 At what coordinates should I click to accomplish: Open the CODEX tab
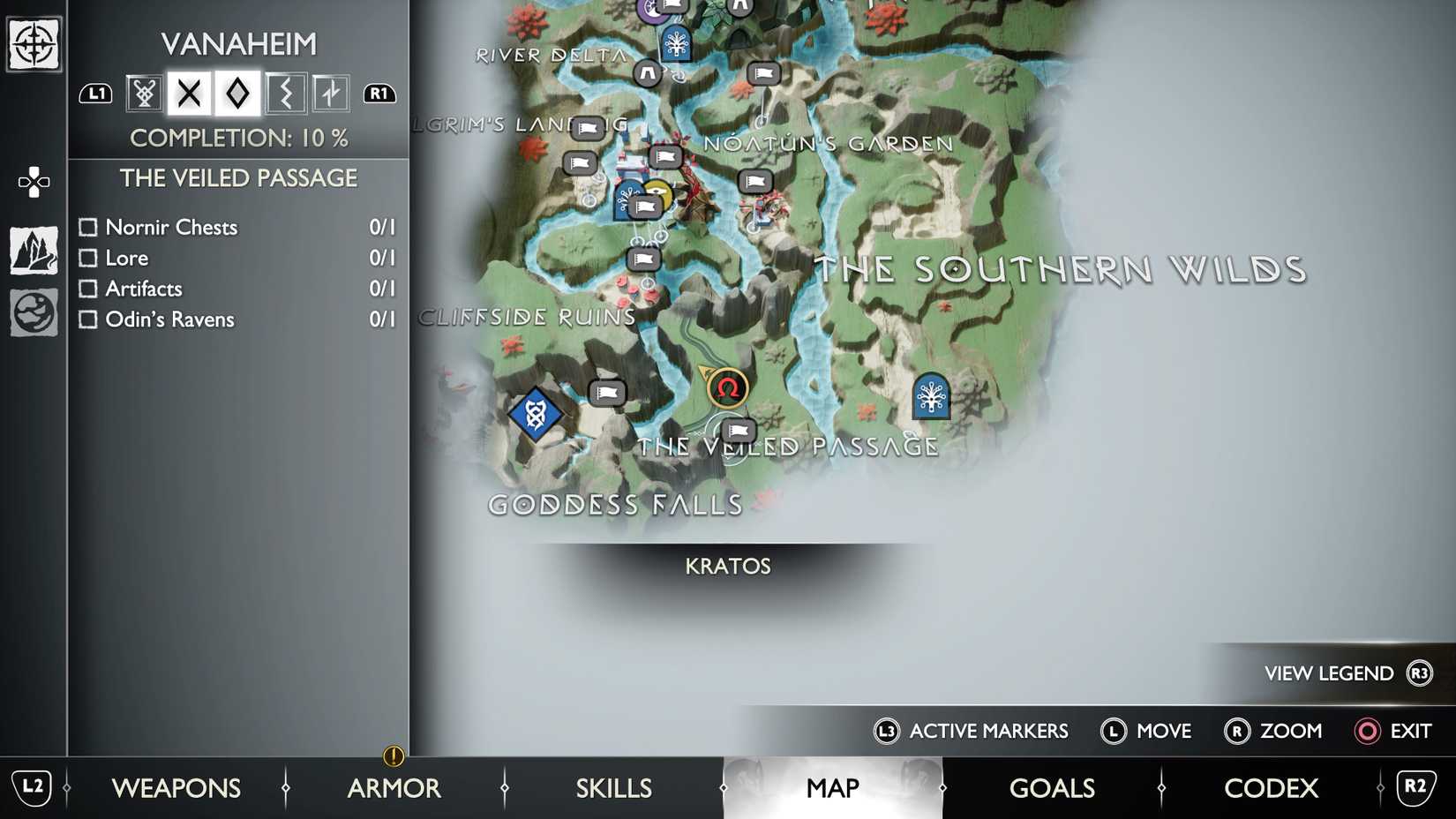click(1271, 788)
